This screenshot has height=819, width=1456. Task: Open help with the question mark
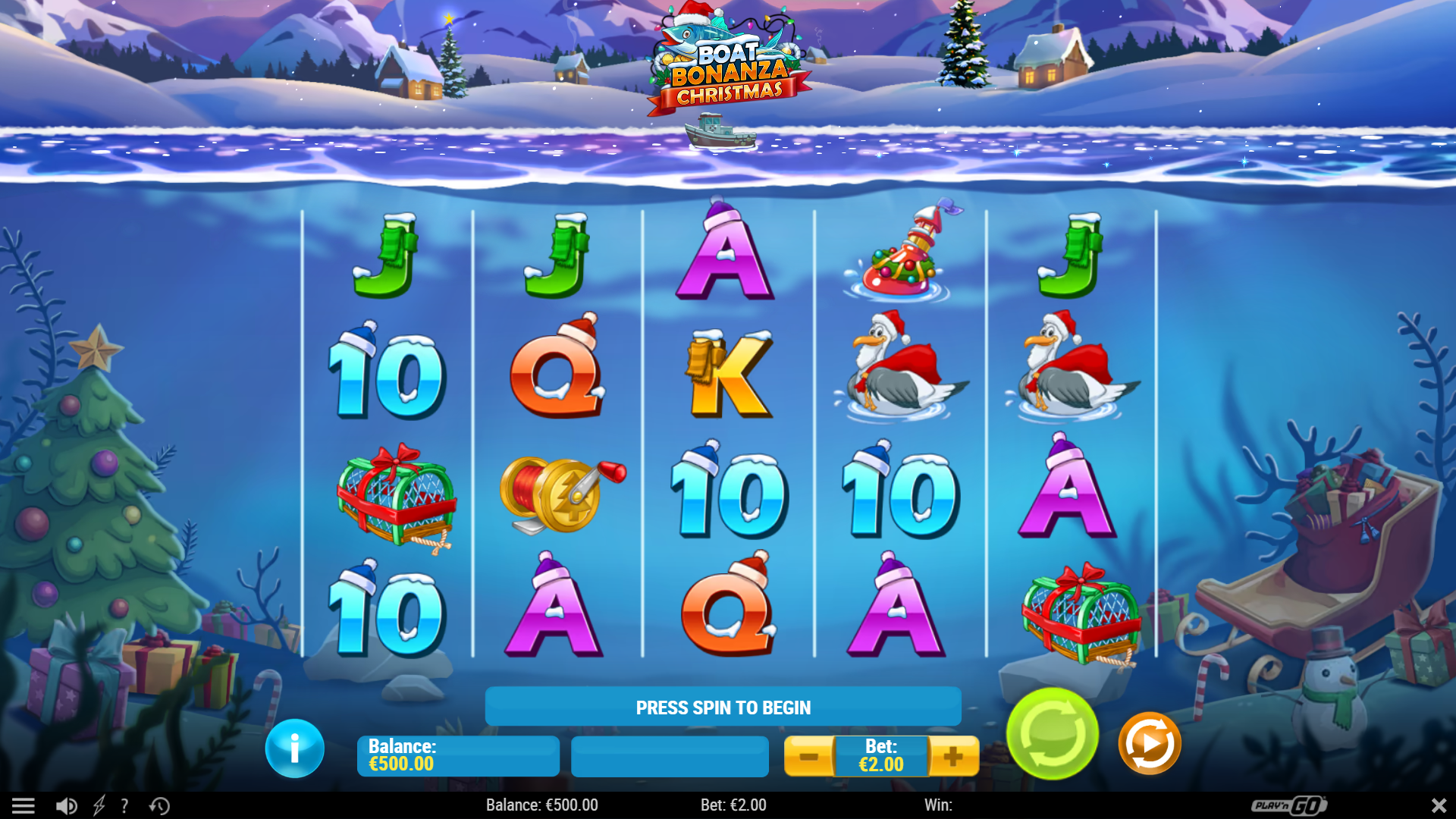(125, 805)
